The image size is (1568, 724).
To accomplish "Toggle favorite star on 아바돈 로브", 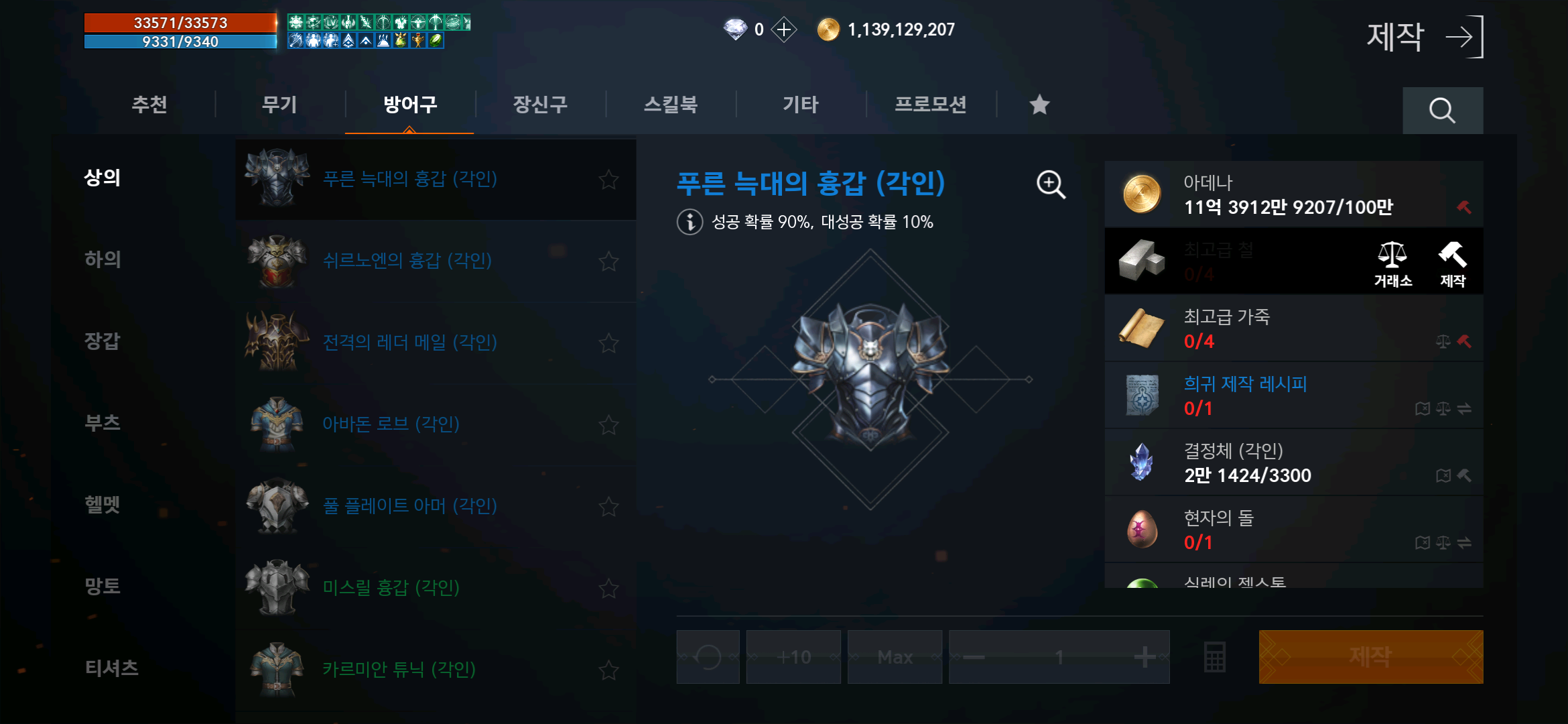I will [x=608, y=424].
